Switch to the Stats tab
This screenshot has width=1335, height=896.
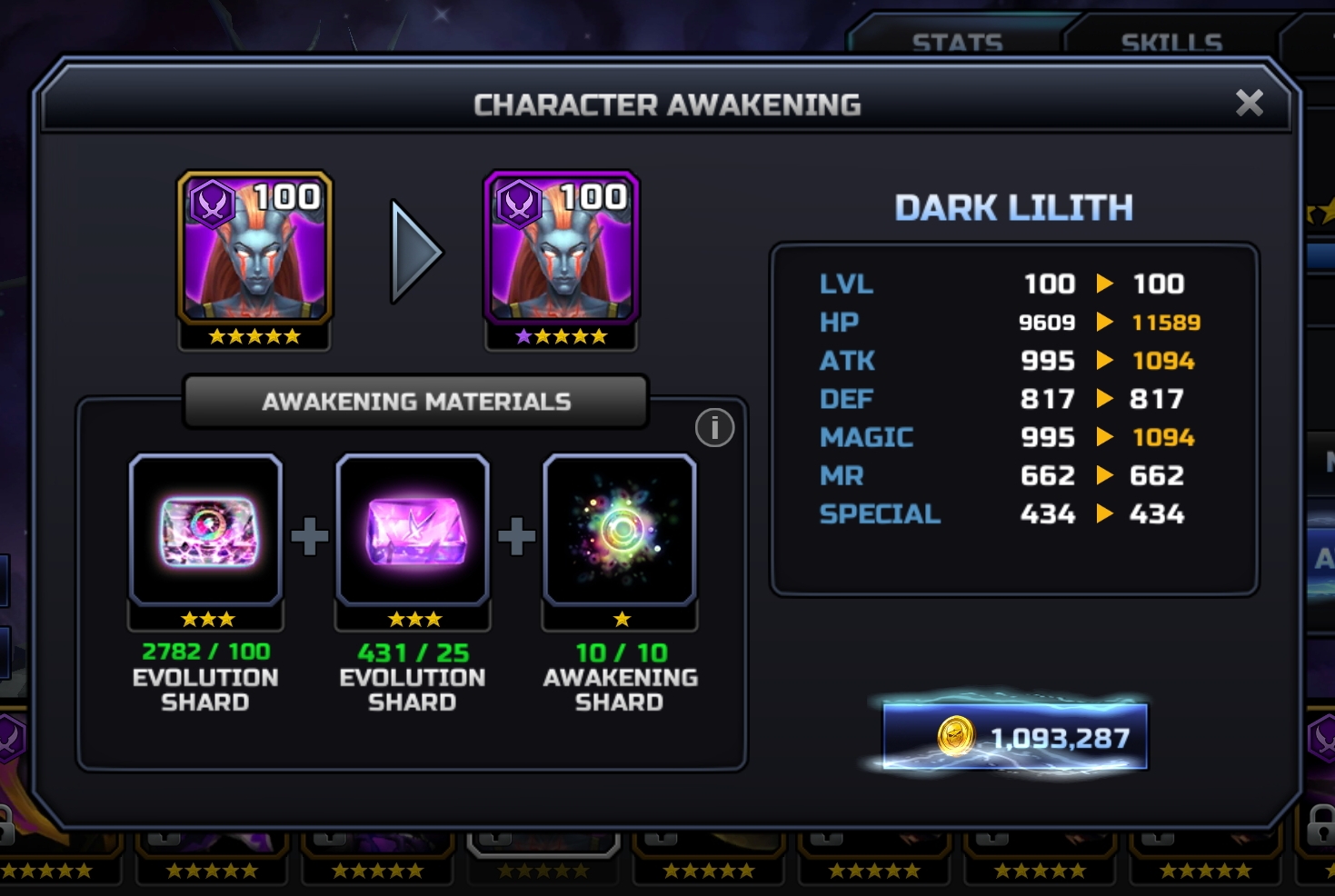(957, 41)
